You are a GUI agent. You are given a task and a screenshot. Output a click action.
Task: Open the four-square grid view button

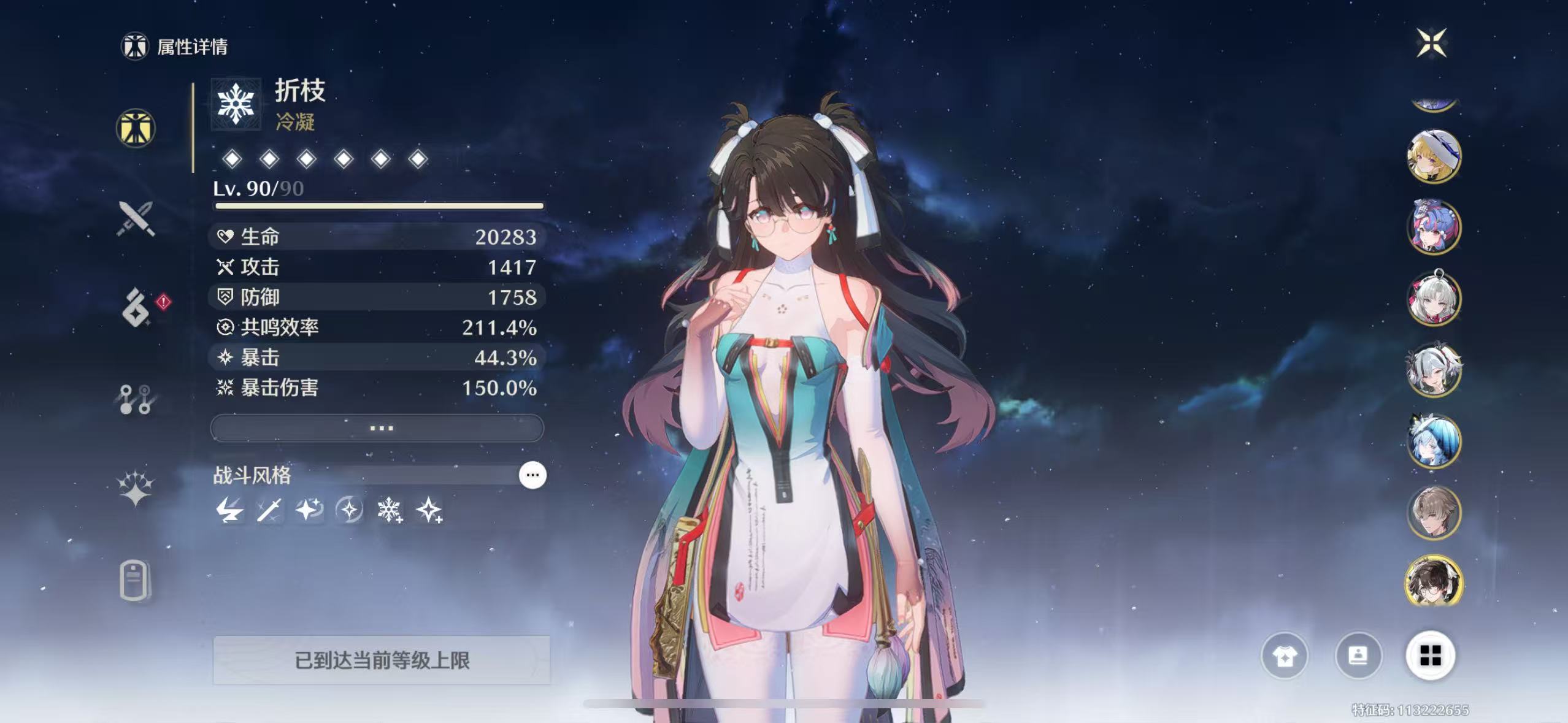click(1430, 656)
